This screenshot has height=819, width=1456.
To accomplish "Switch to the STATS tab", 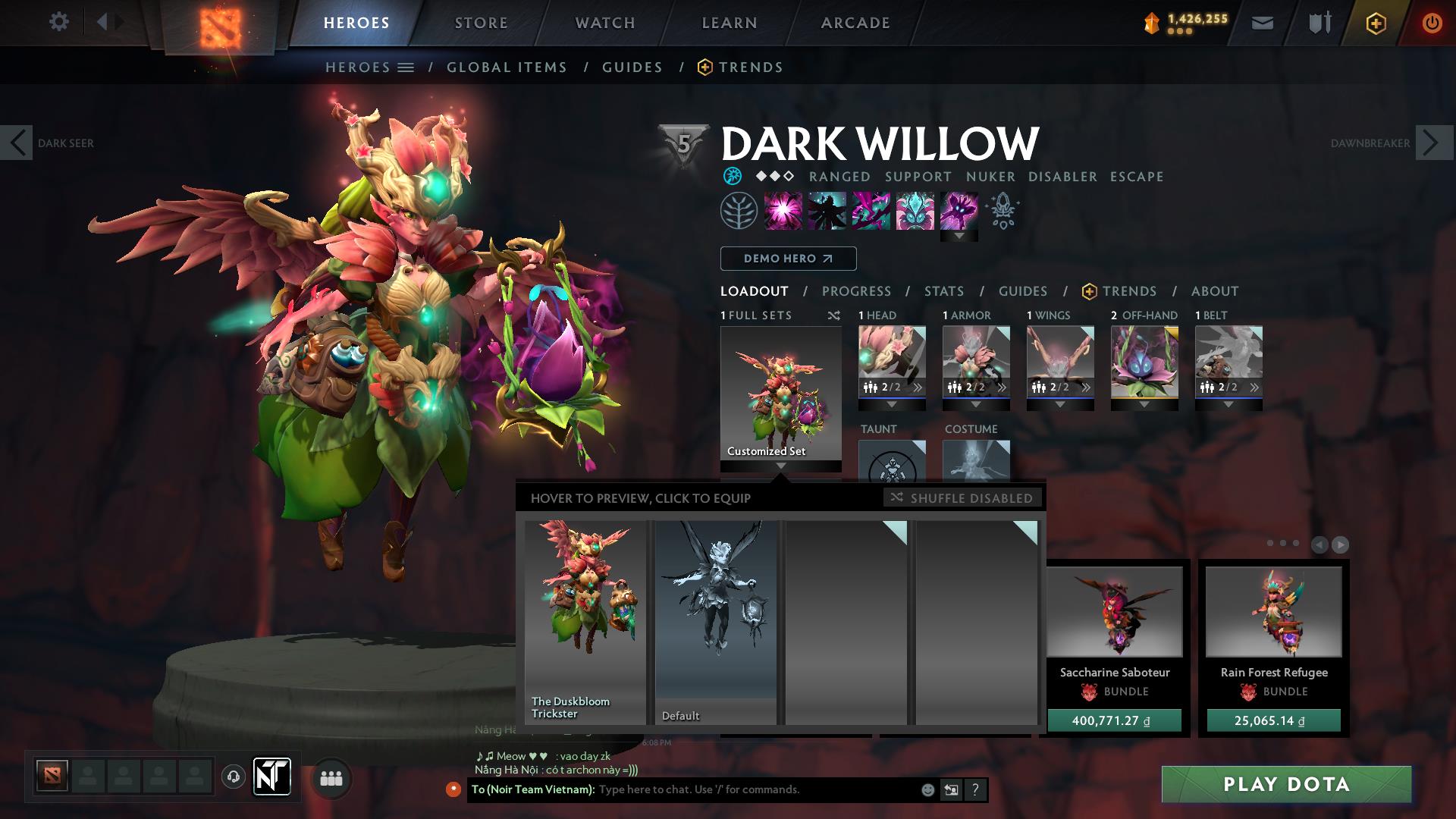I will coord(943,291).
